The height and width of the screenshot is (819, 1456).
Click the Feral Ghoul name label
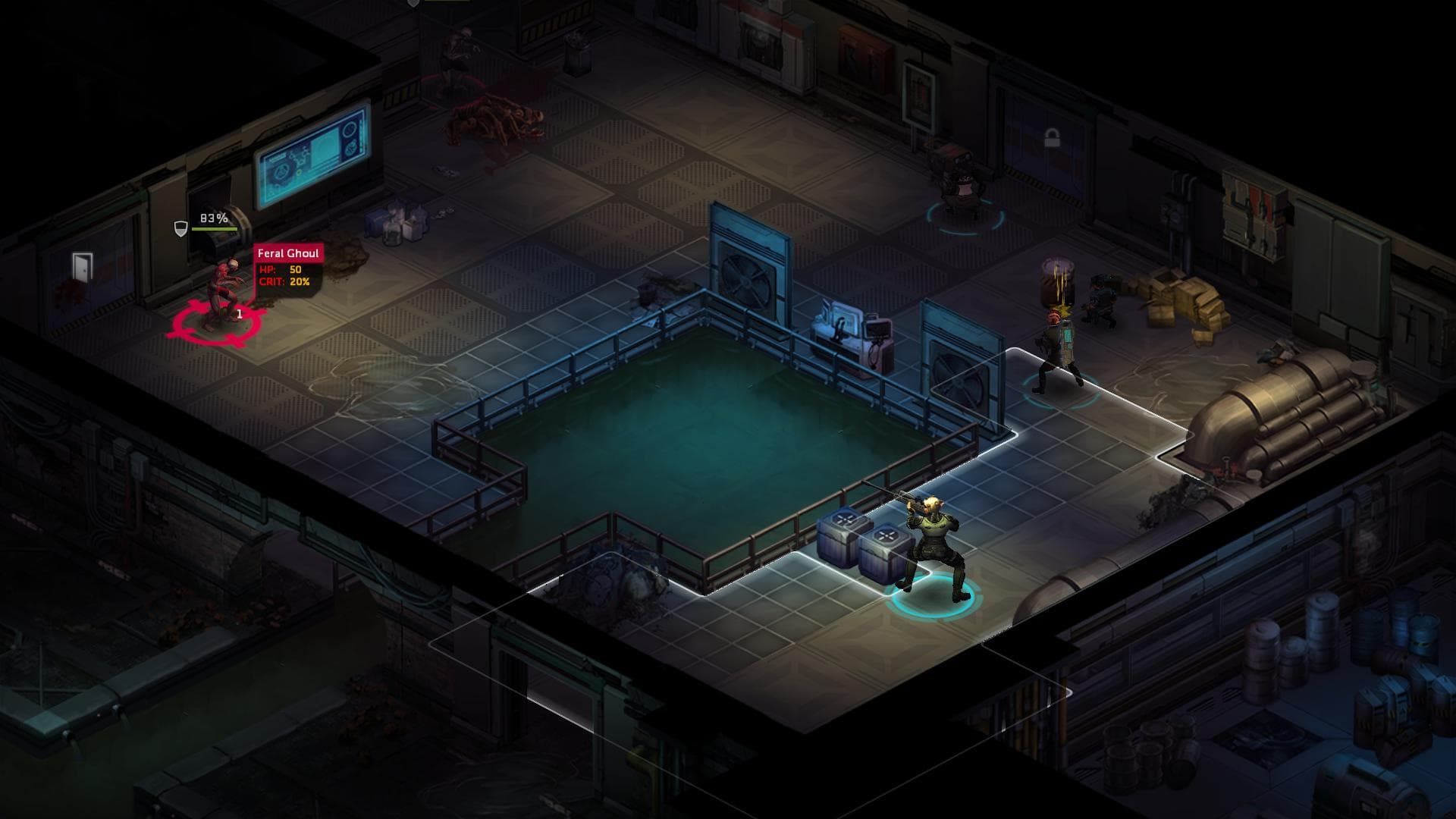point(287,252)
